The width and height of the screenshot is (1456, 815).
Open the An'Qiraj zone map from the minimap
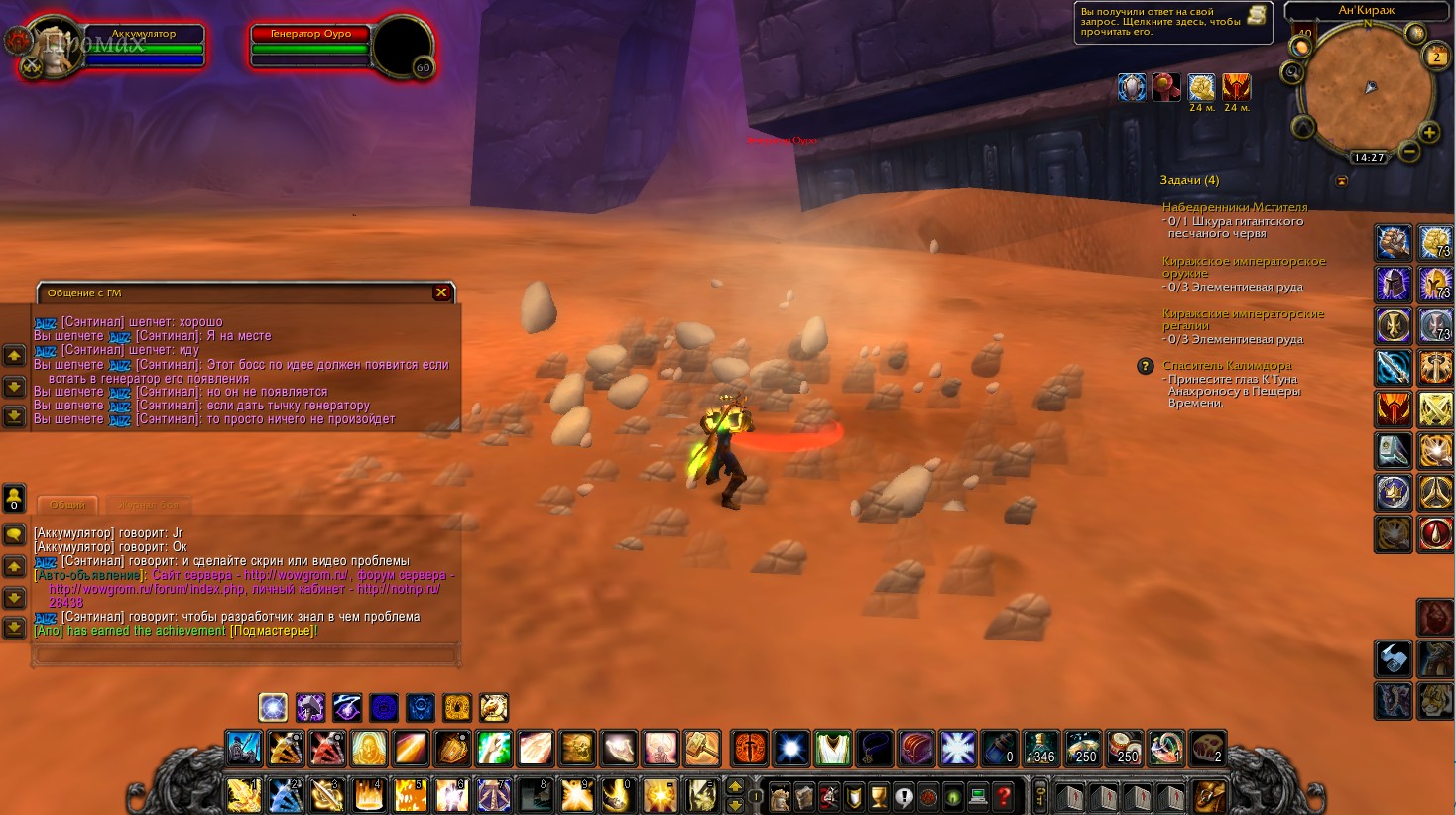tap(1366, 10)
